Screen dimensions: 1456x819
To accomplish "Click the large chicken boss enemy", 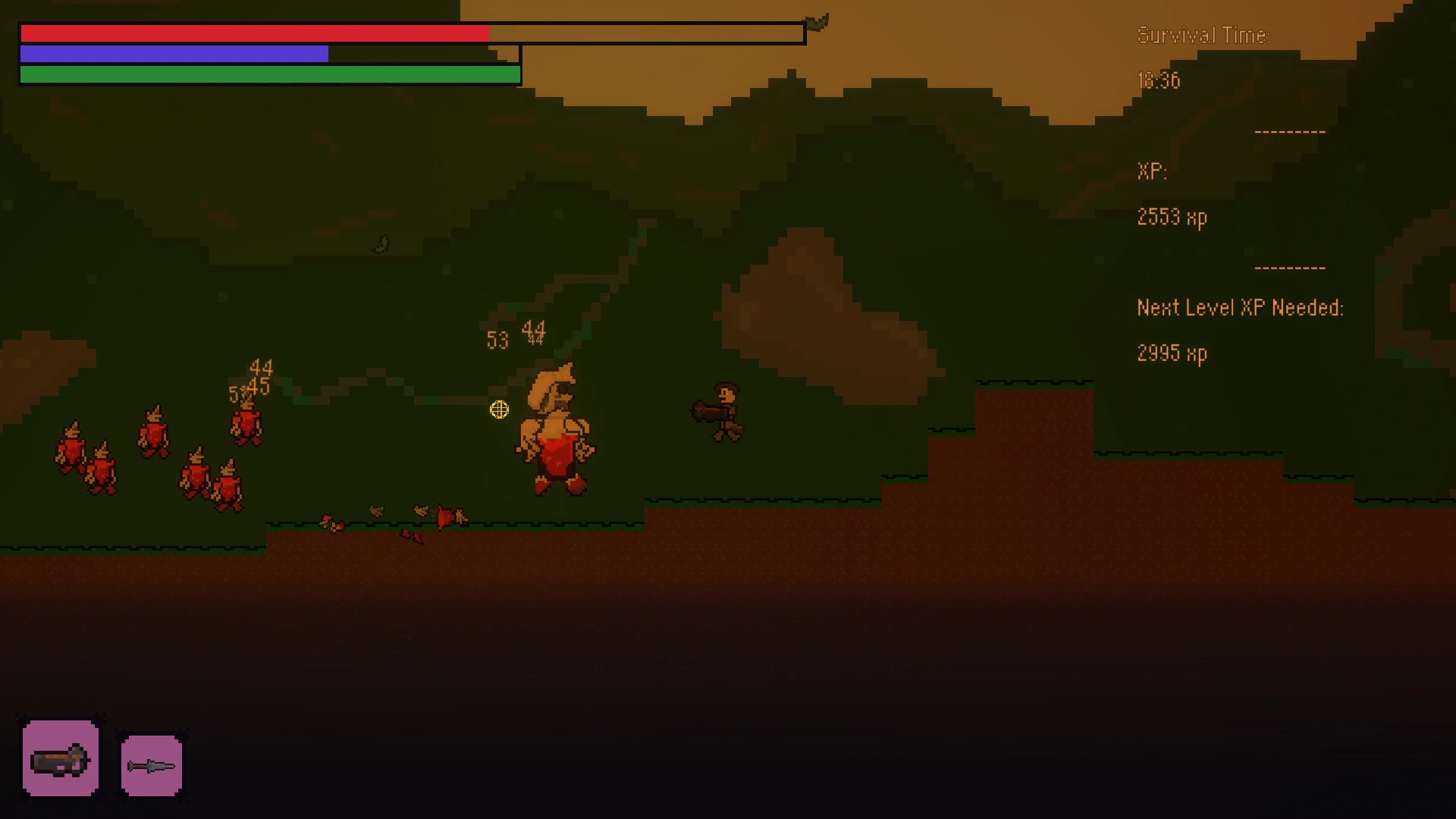I will (x=557, y=428).
